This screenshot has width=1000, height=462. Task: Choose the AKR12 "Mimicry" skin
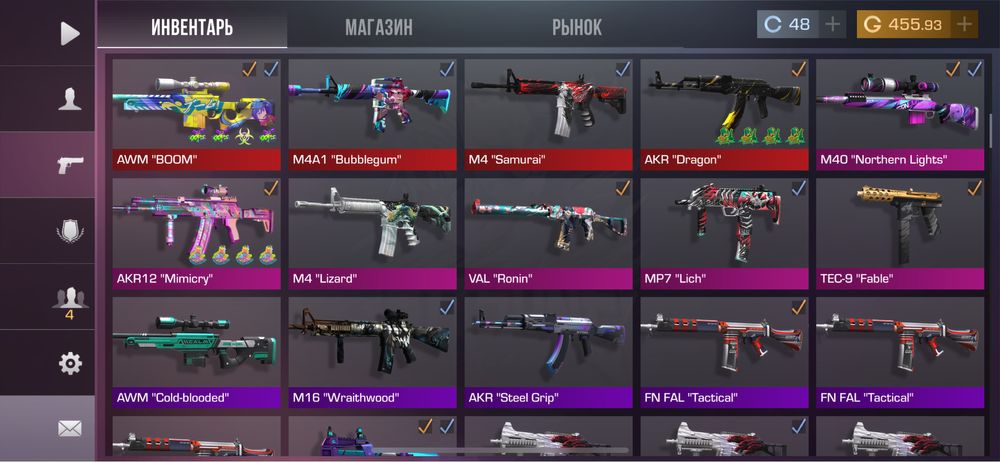[196, 233]
